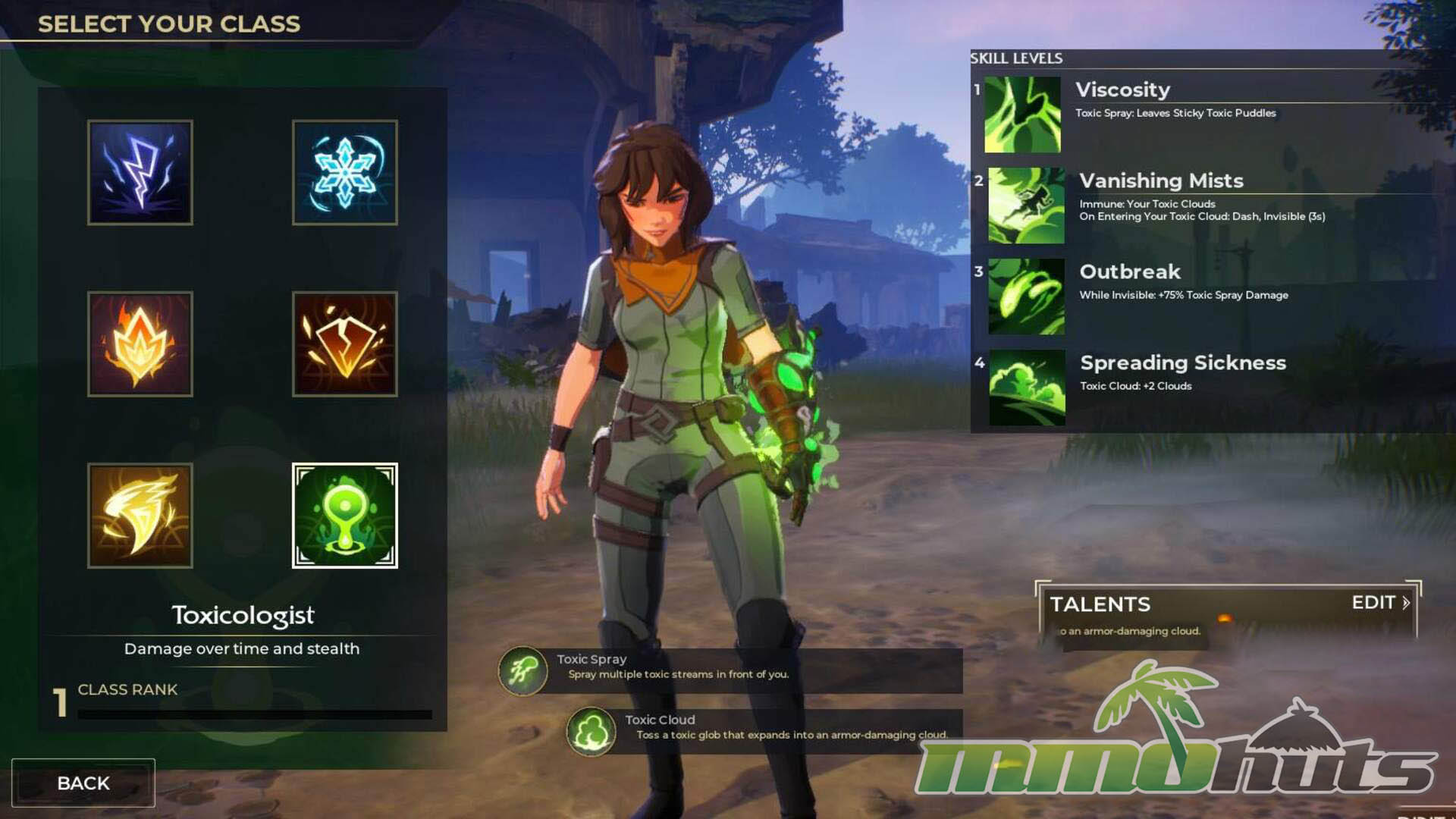Screen dimensions: 1456x819
Task: Choose the snowflake frost class
Action: tap(345, 172)
